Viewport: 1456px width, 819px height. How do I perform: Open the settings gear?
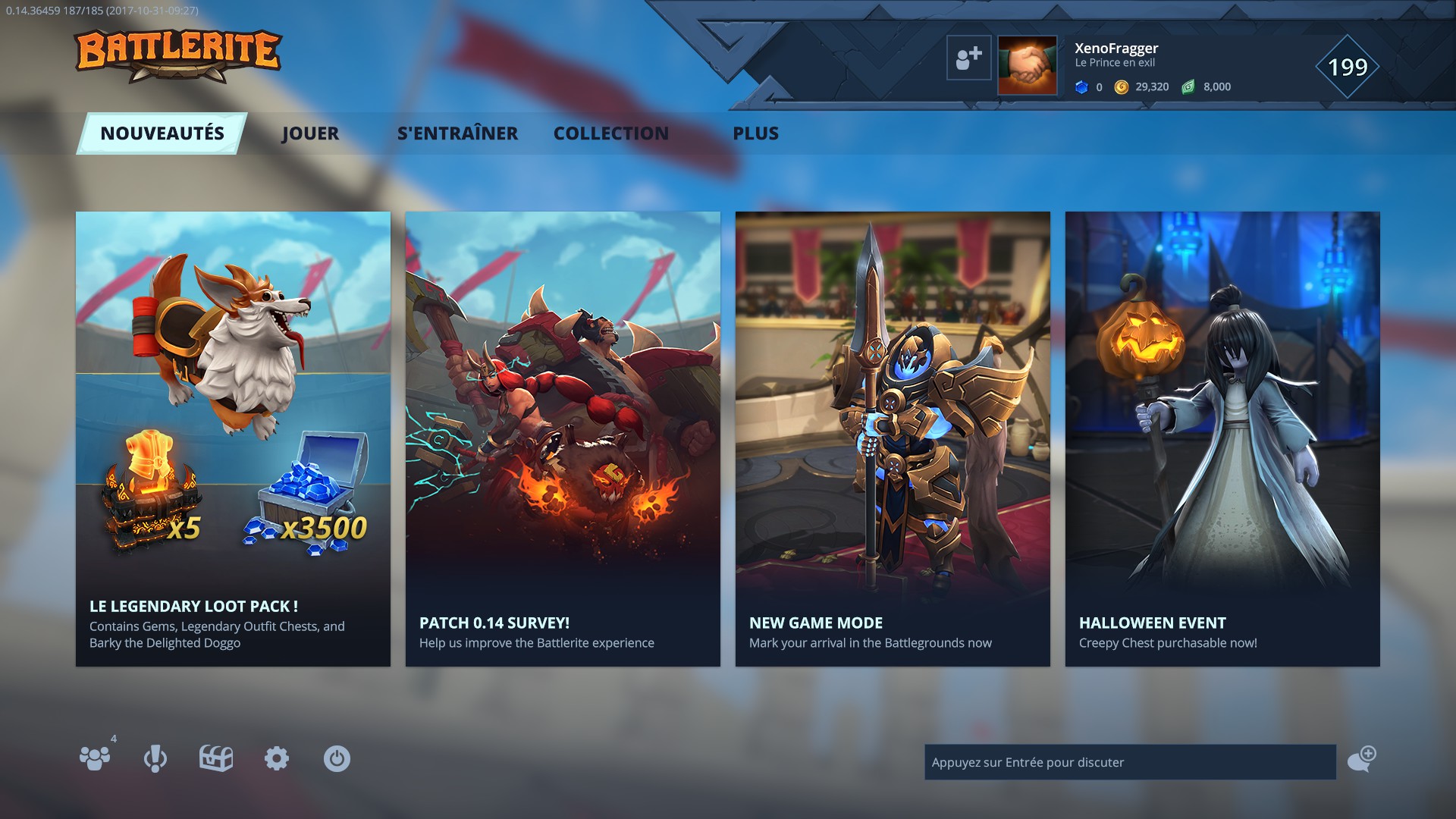[x=277, y=757]
